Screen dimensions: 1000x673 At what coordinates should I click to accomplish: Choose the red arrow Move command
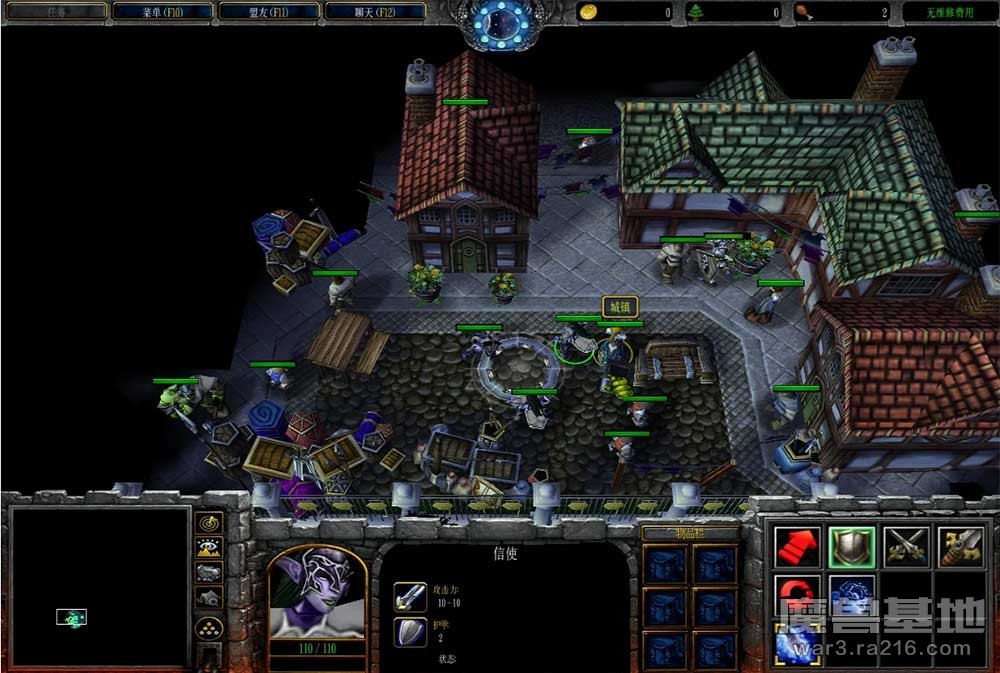click(797, 547)
